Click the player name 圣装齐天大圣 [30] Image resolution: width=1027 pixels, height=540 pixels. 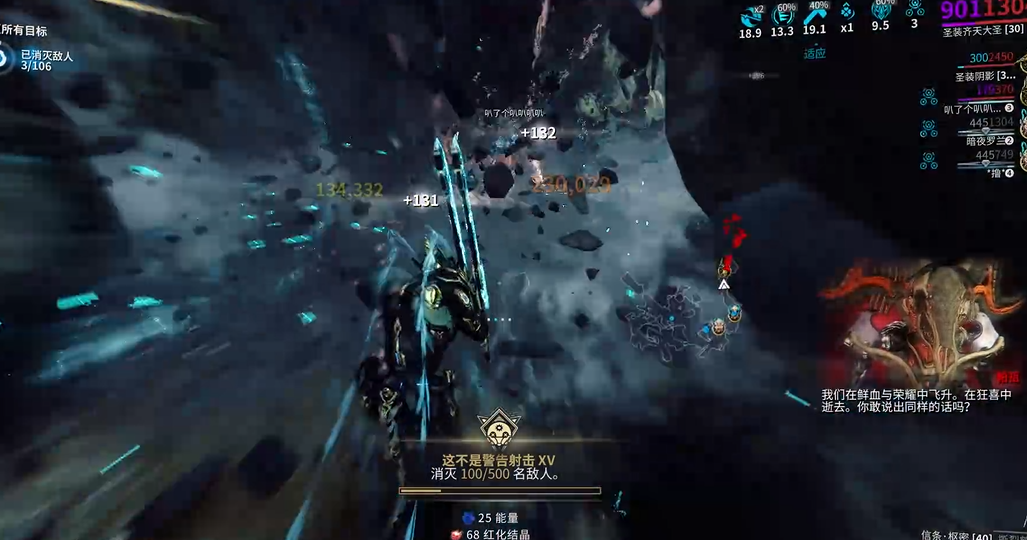(982, 32)
